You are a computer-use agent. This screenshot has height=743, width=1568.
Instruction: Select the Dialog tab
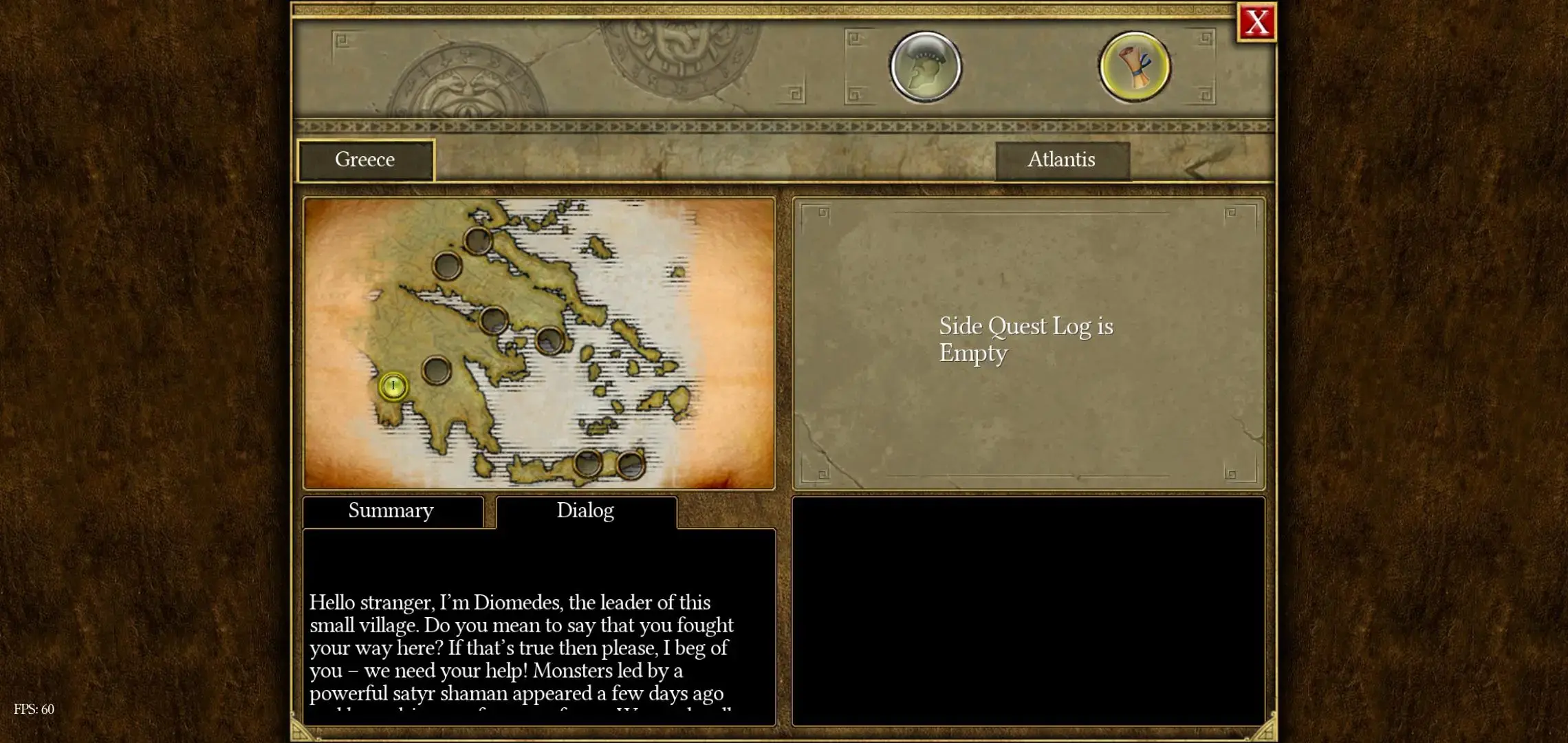click(x=585, y=511)
